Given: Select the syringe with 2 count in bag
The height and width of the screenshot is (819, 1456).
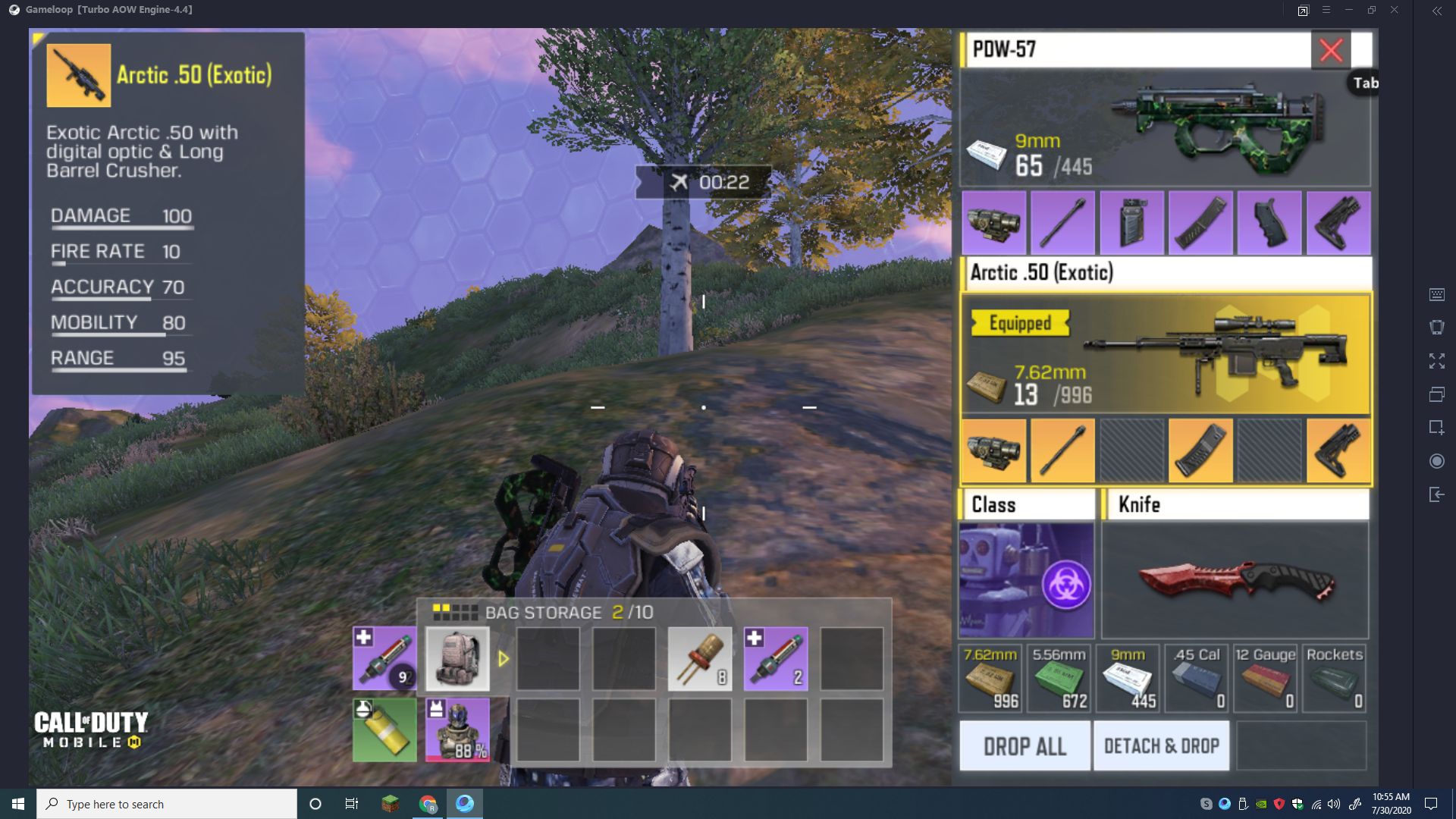Looking at the screenshot, I should pos(776,659).
